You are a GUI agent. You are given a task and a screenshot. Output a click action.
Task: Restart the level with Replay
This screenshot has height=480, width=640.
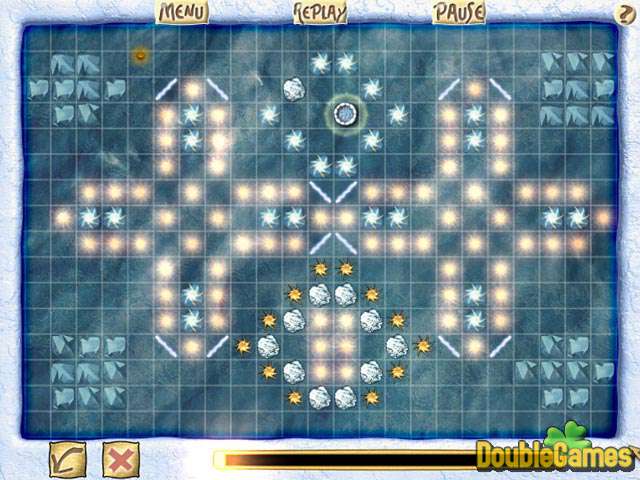tap(320, 12)
